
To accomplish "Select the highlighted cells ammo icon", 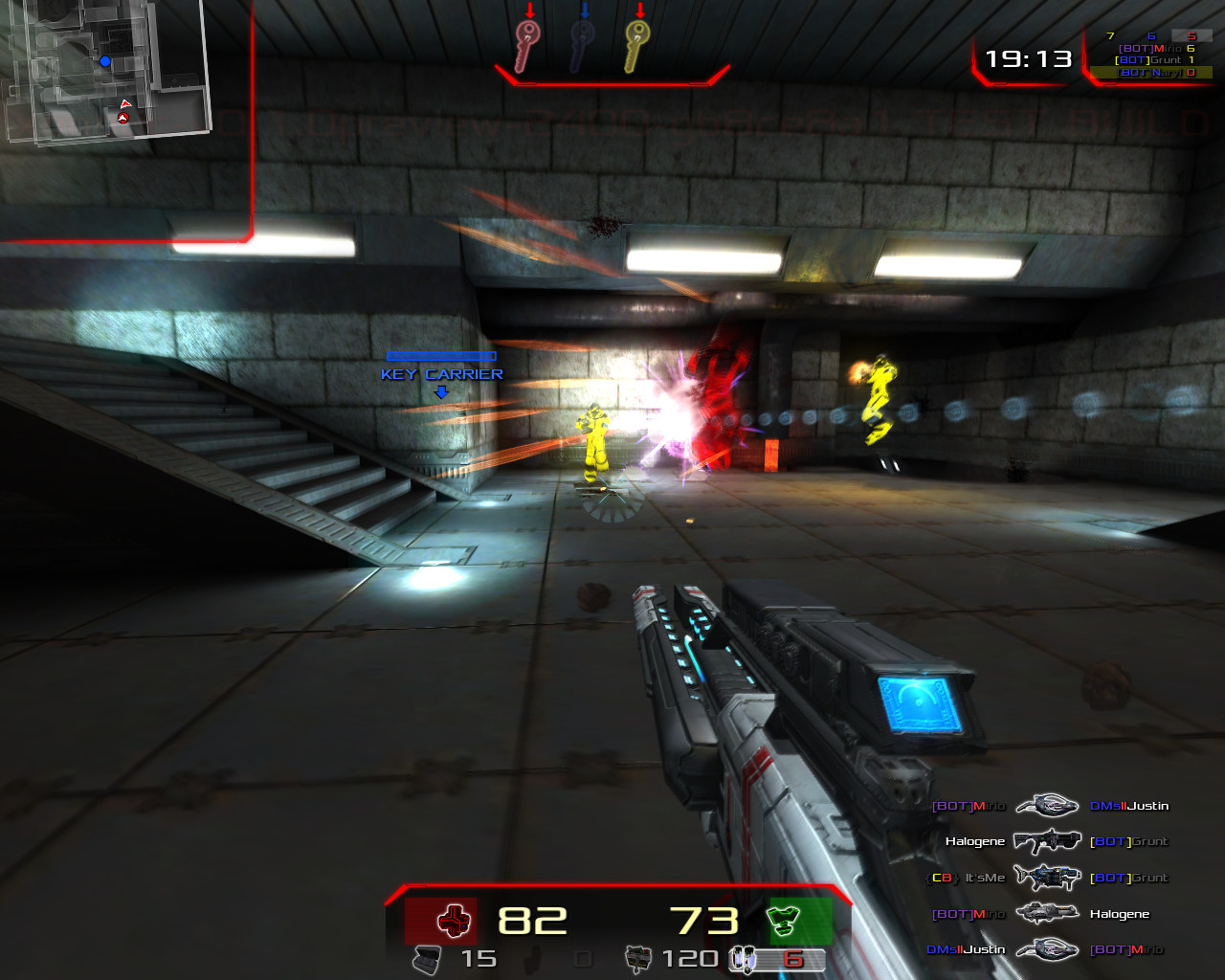I will [745, 959].
